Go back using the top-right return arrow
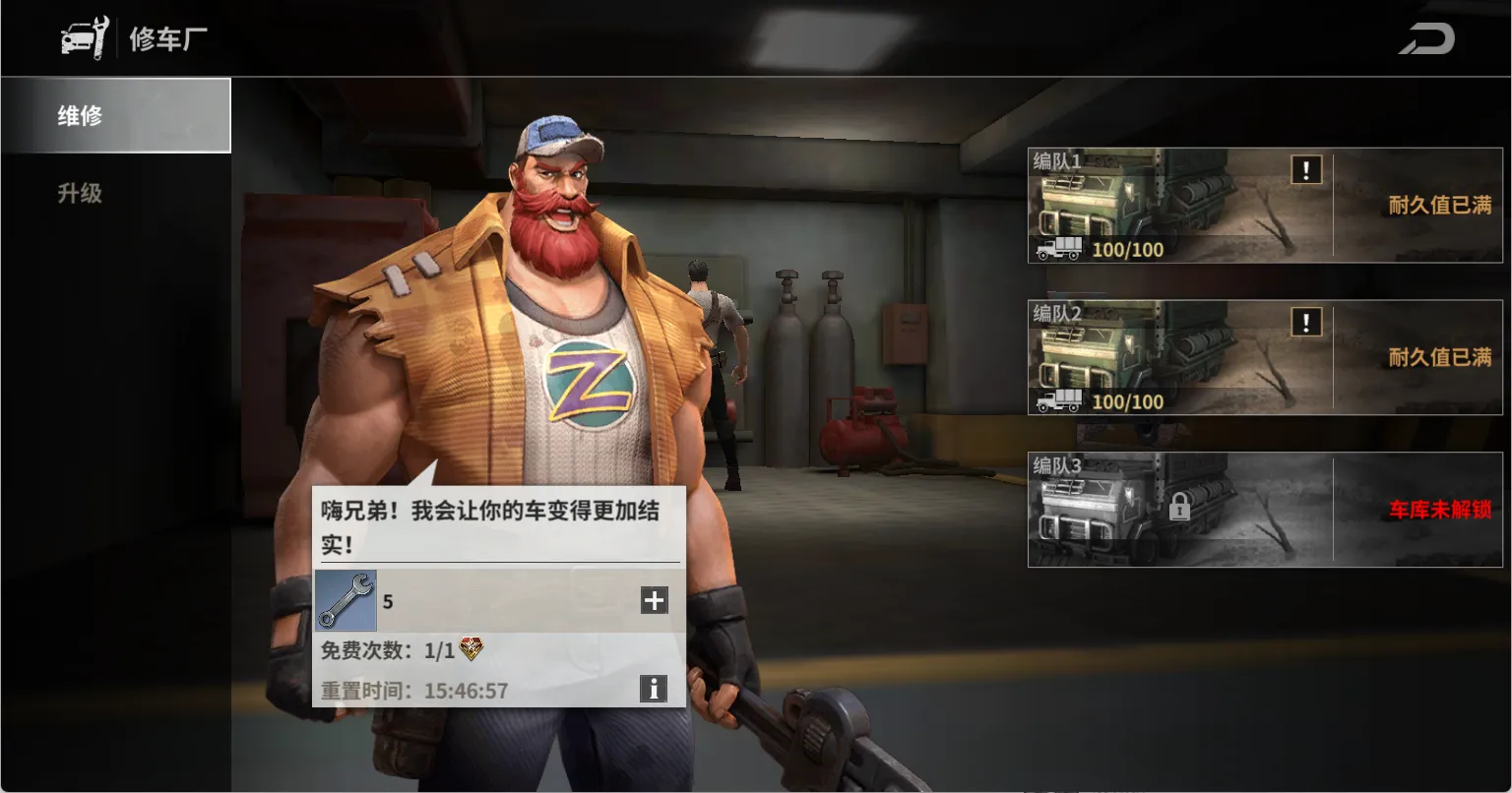 coord(1426,39)
